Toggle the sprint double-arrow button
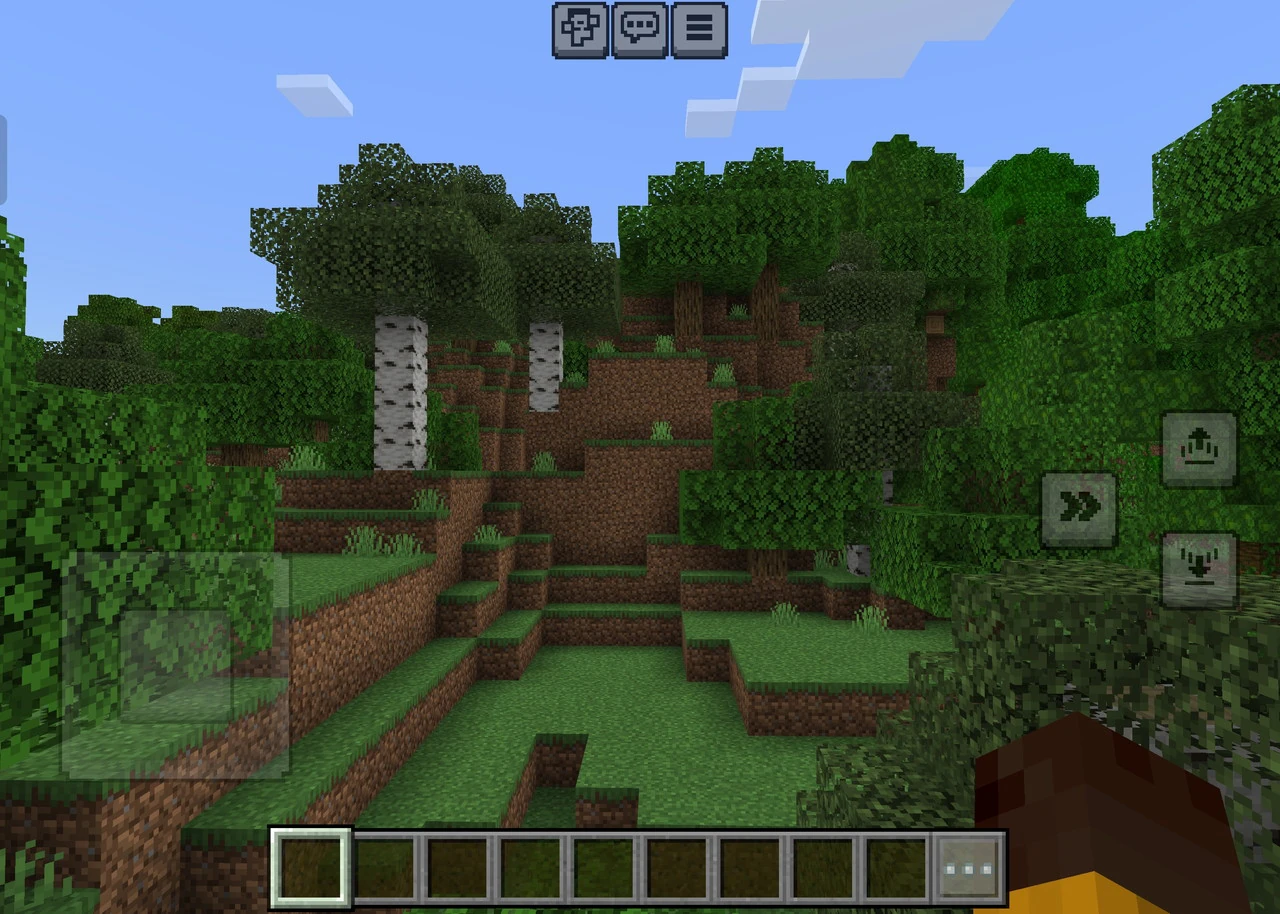Screen dimensions: 1280x914 [1079, 508]
